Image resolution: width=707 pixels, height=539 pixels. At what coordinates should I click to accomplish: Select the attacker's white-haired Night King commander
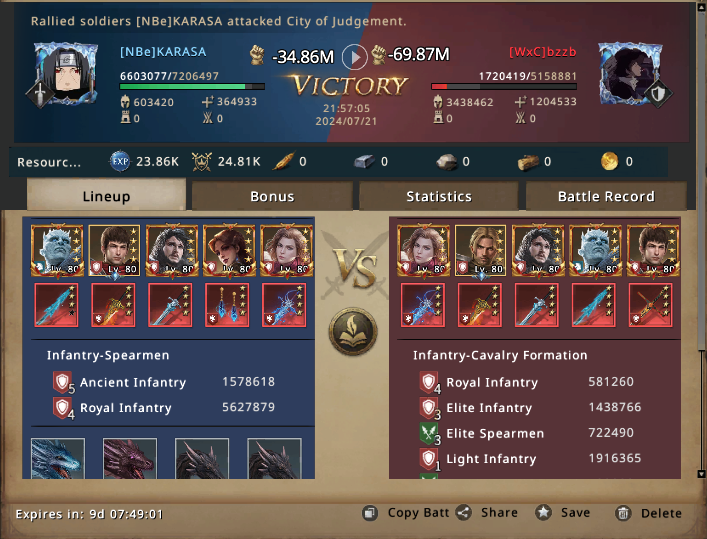pyautogui.click(x=58, y=250)
